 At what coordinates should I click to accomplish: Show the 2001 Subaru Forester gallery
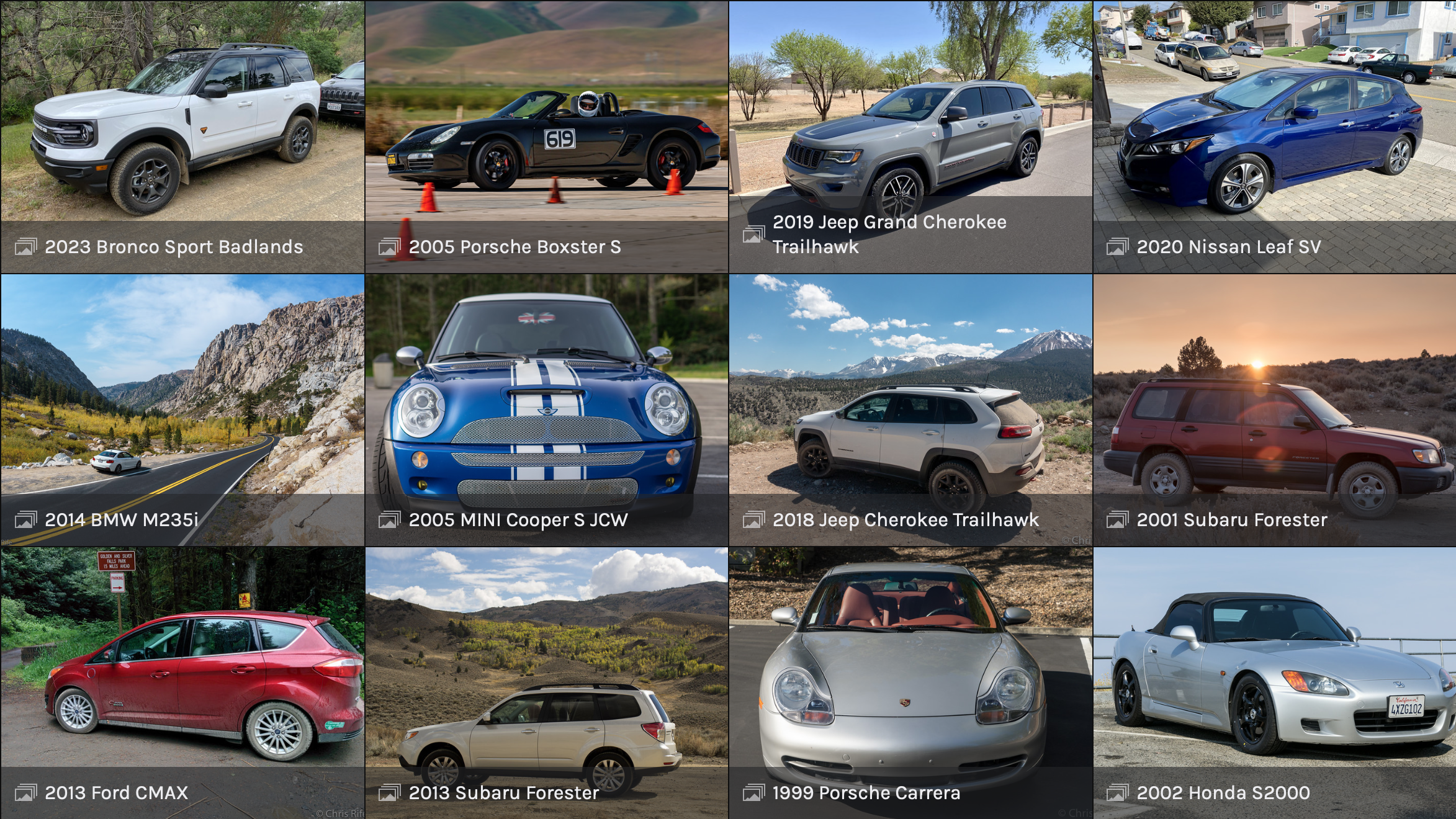(1274, 409)
